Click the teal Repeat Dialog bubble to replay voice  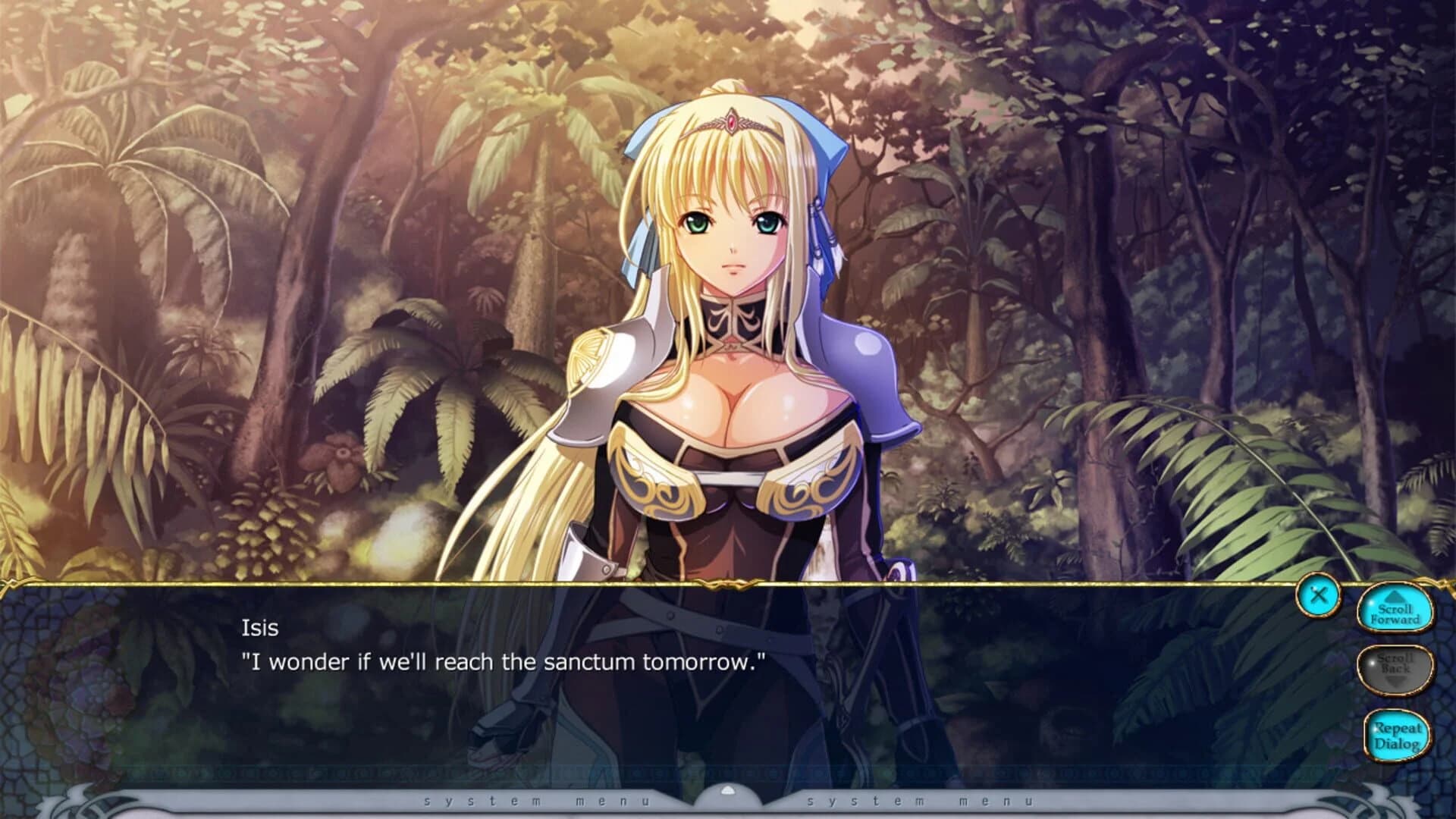[x=1395, y=735]
